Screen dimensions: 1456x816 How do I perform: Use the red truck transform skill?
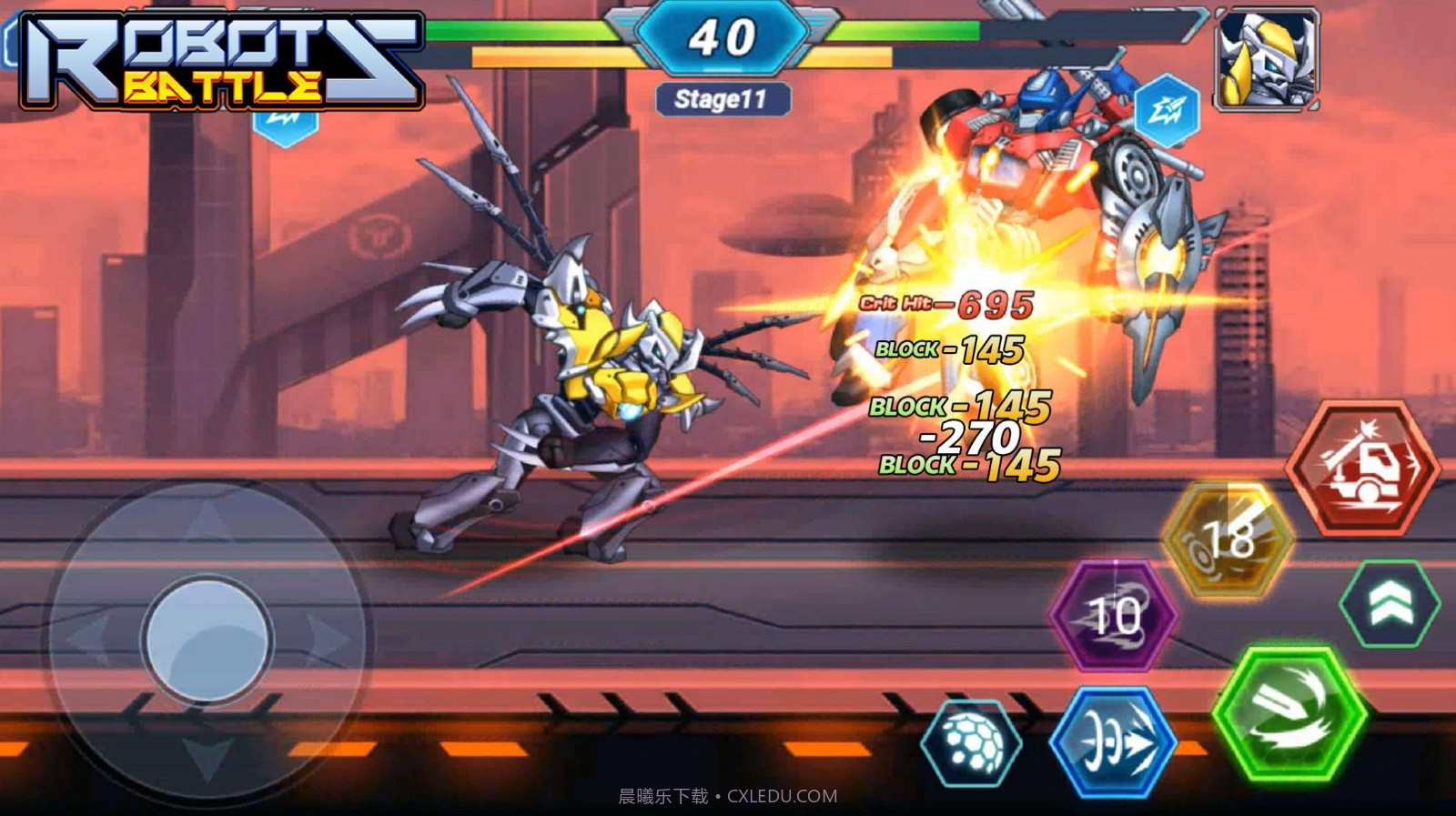tap(1362, 469)
